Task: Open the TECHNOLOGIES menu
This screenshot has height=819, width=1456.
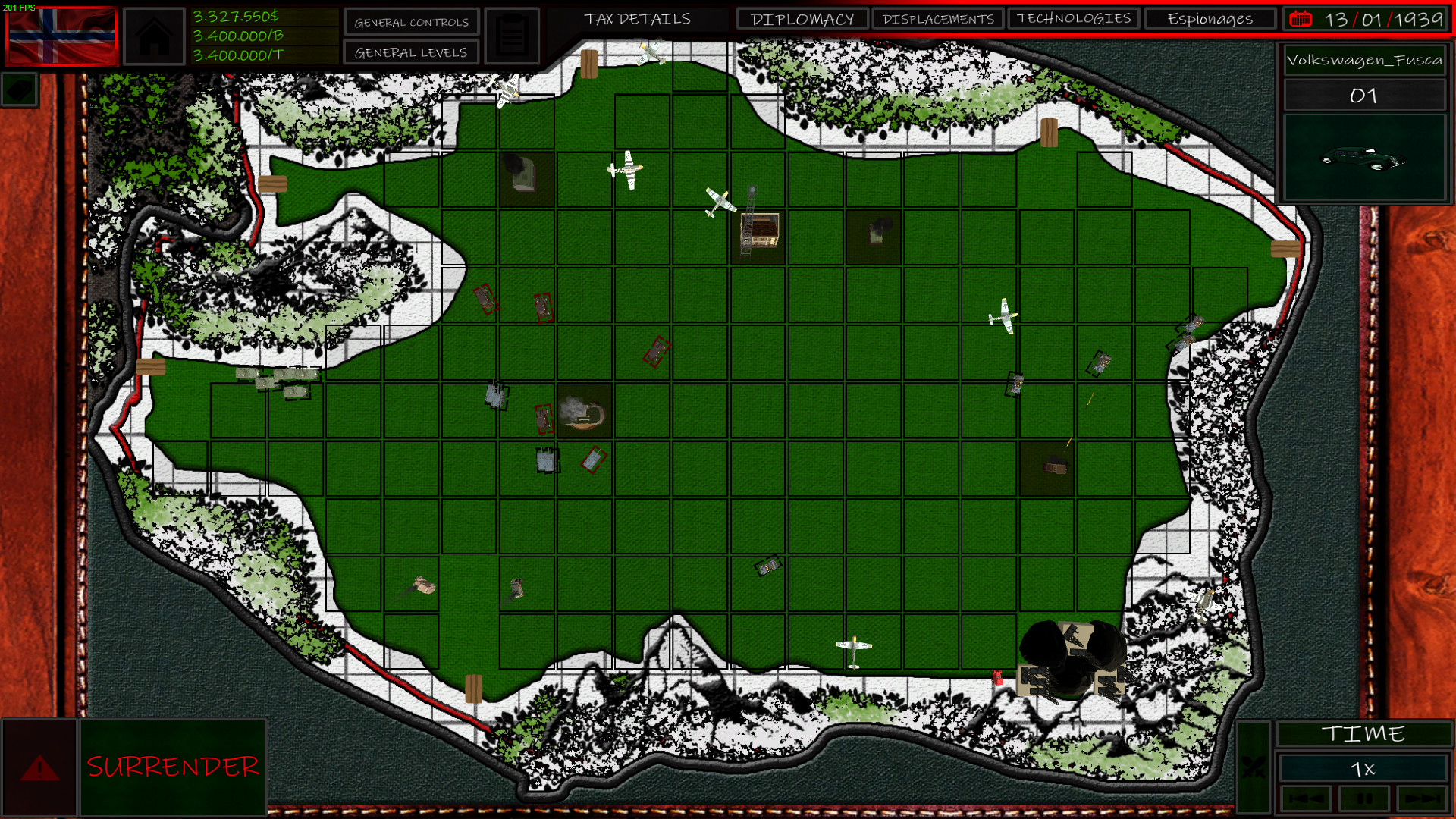Action: 1072,19
